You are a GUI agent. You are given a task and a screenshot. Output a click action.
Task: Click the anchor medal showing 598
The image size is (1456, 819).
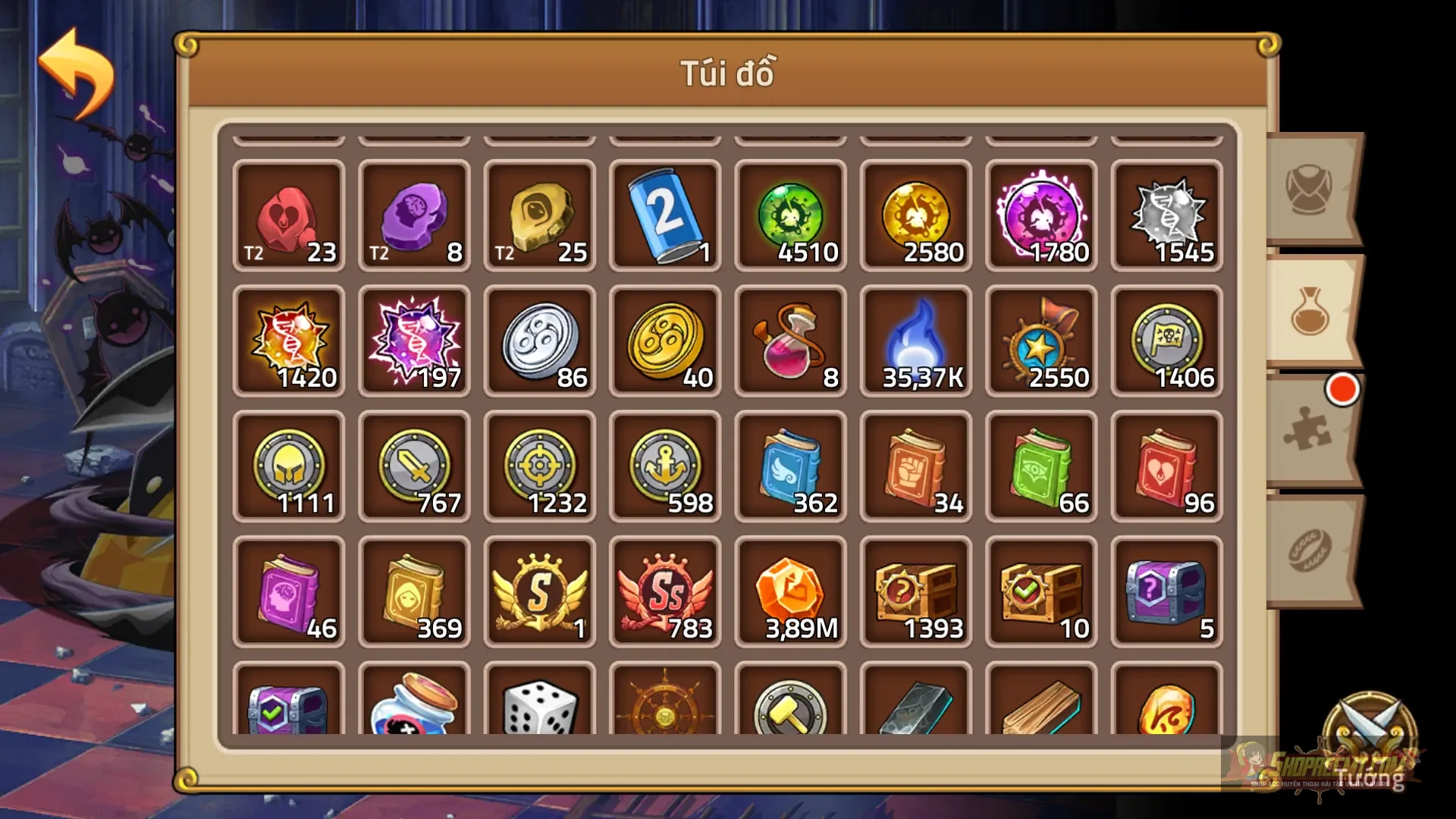coord(665,466)
